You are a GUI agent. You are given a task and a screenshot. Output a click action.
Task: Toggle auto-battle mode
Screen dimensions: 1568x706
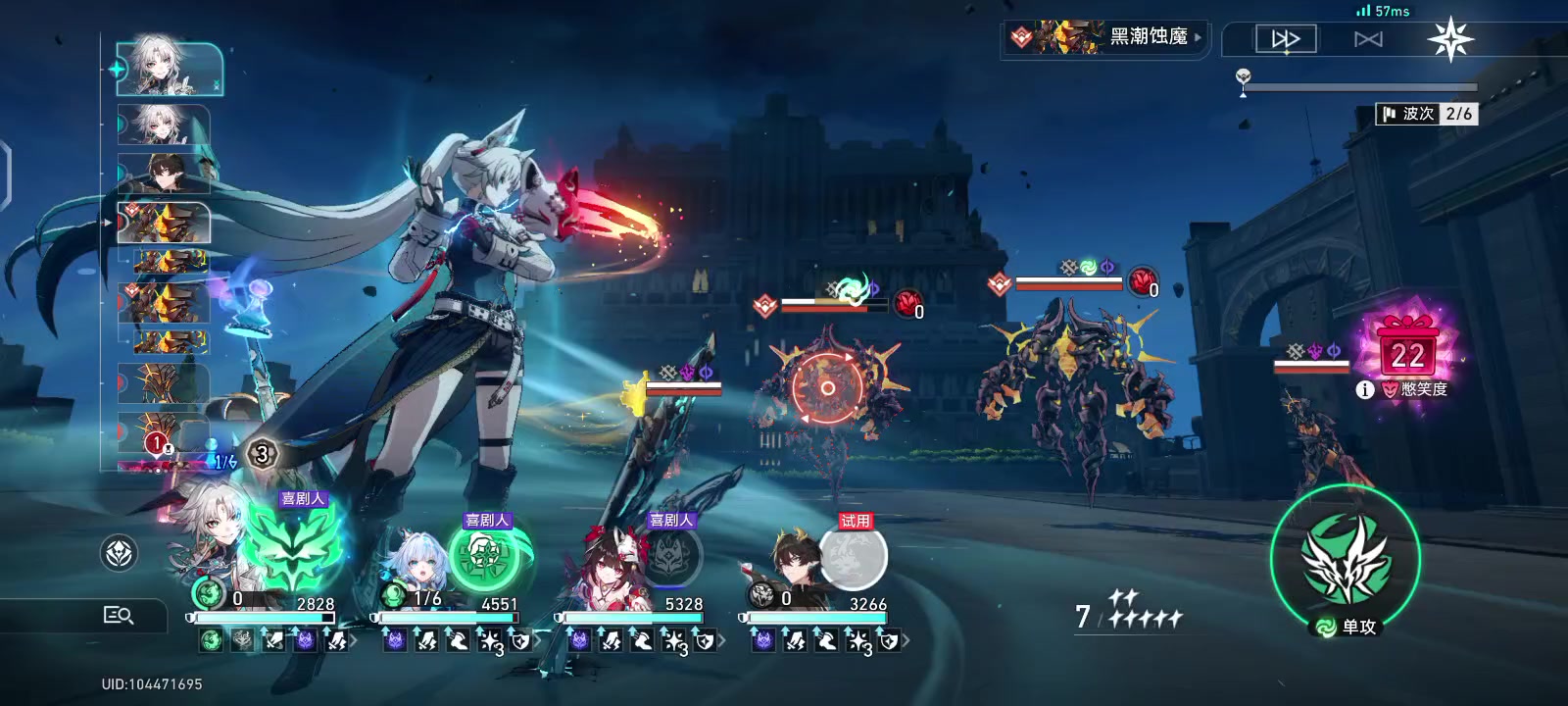1368,39
